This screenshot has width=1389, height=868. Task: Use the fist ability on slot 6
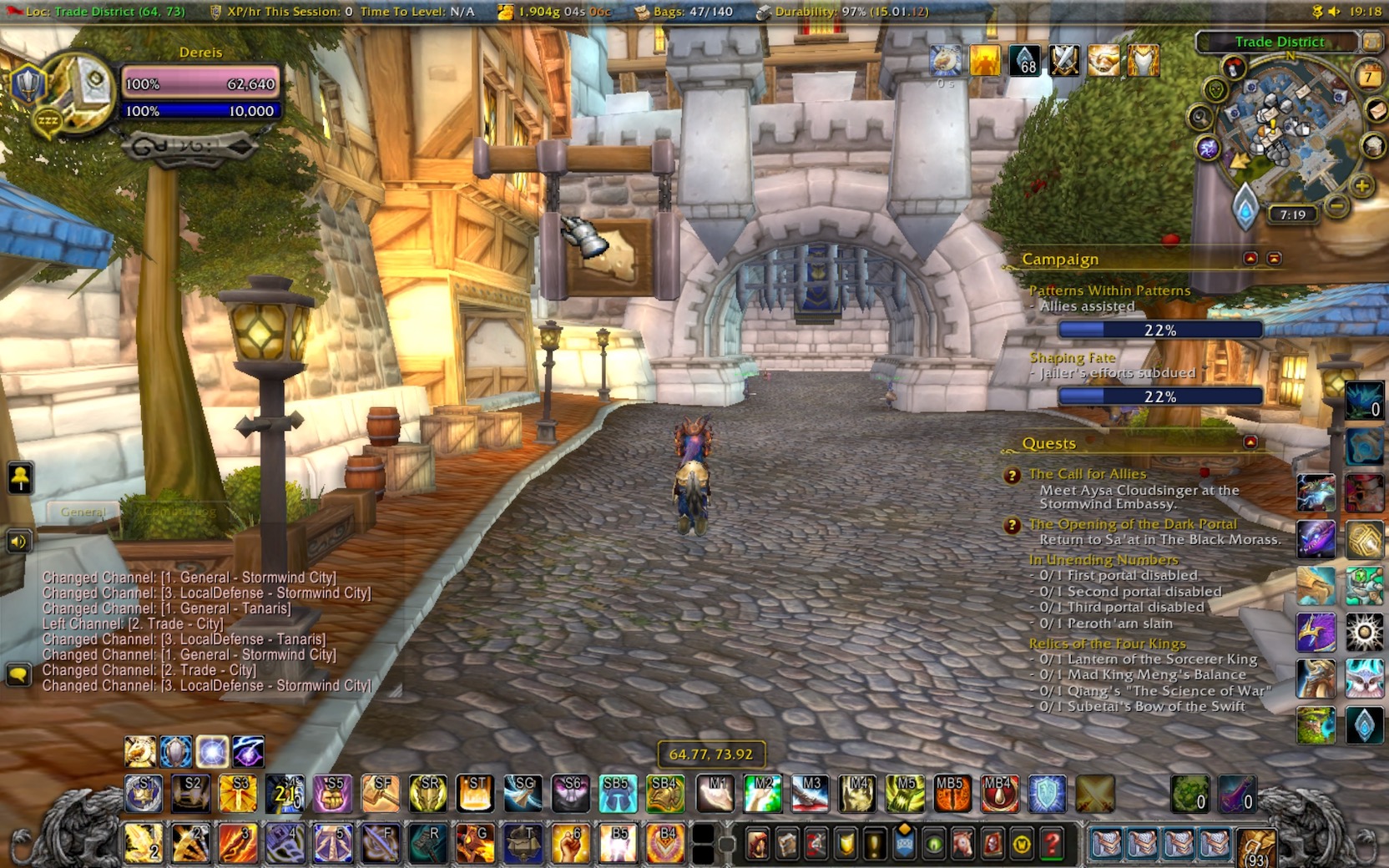[x=571, y=844]
